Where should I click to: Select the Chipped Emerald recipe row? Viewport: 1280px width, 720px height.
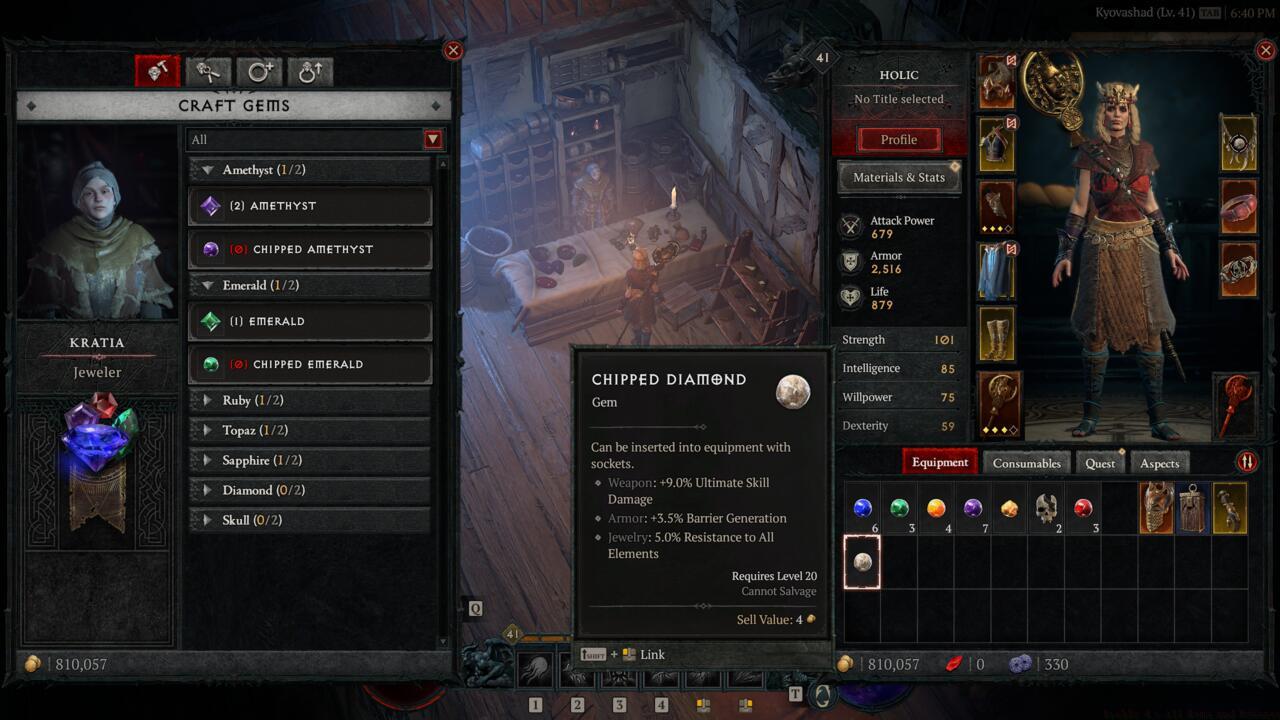310,364
